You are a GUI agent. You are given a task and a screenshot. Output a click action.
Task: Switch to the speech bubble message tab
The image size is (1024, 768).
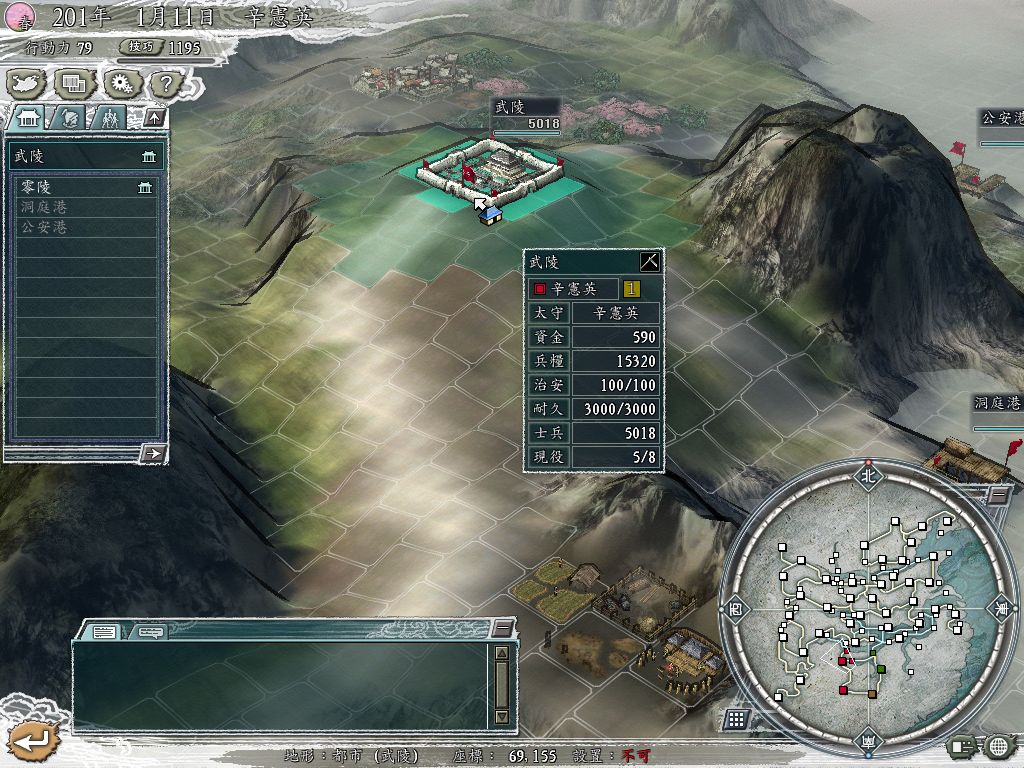tap(151, 632)
